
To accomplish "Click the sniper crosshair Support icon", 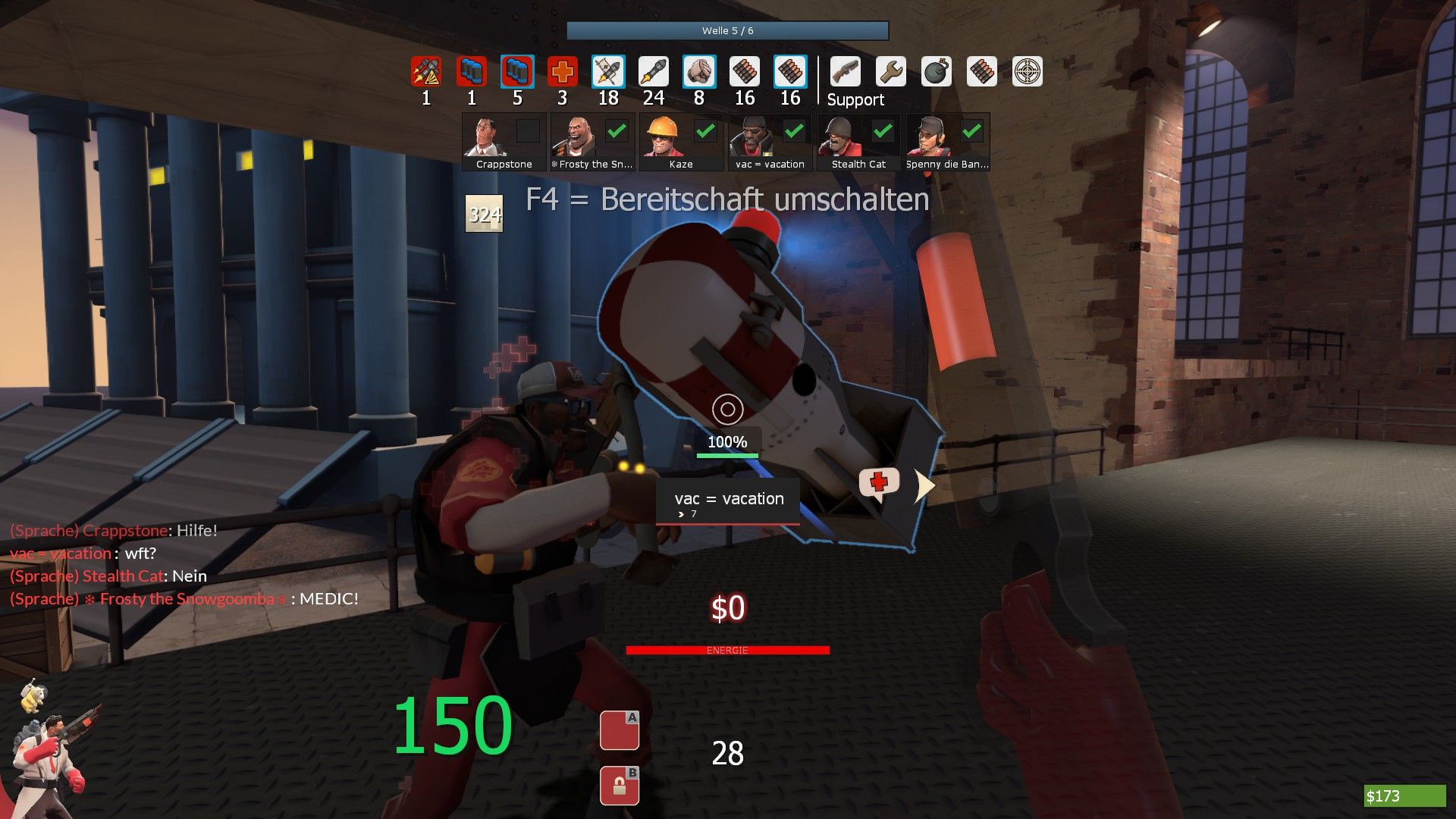I will click(x=1028, y=72).
